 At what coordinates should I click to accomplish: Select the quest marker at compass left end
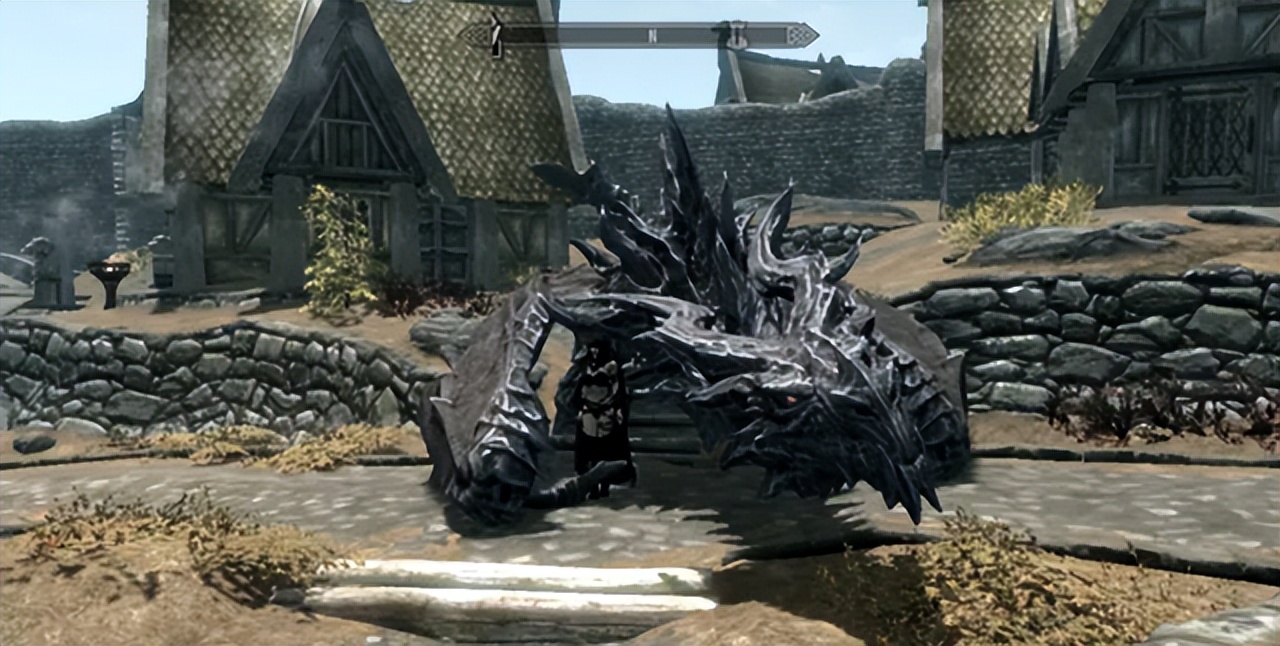495,36
